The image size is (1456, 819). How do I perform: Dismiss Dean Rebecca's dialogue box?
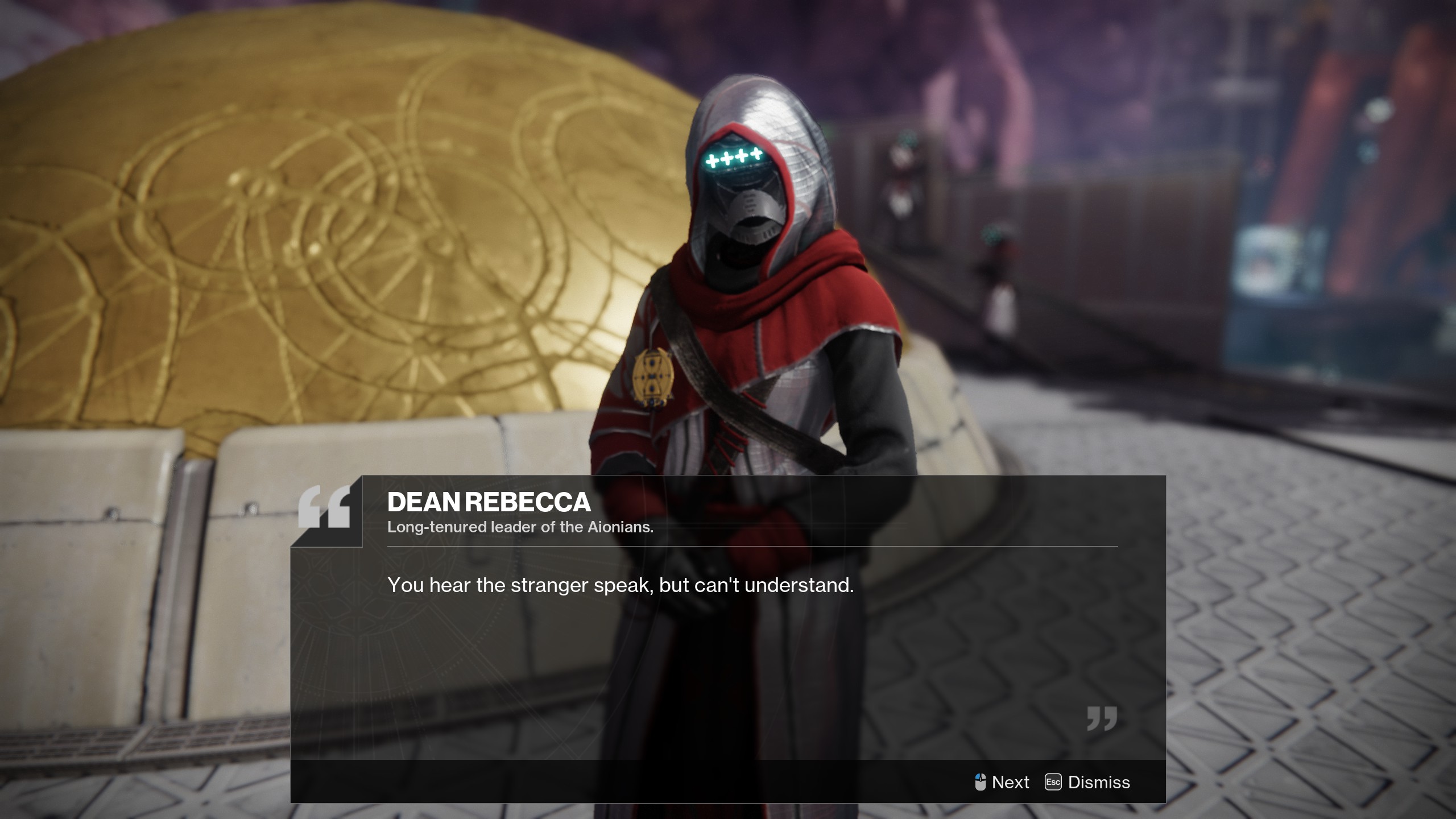pos(1088,782)
